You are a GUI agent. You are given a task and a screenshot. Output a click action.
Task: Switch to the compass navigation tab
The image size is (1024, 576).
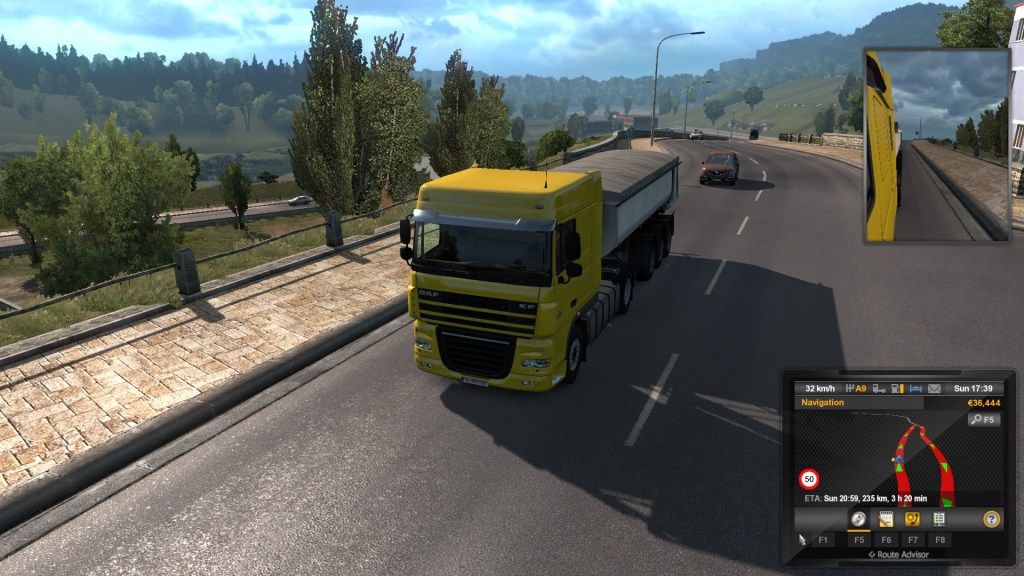[x=858, y=519]
